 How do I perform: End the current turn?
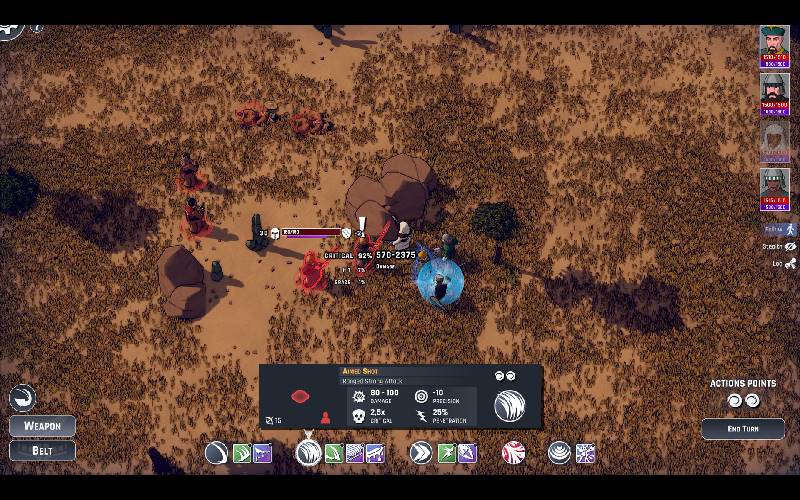coord(742,429)
